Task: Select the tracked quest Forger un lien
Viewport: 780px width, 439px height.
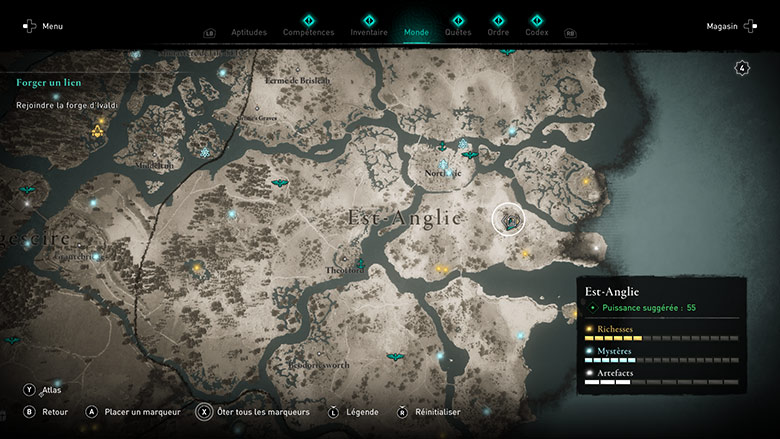Action: click(x=49, y=82)
